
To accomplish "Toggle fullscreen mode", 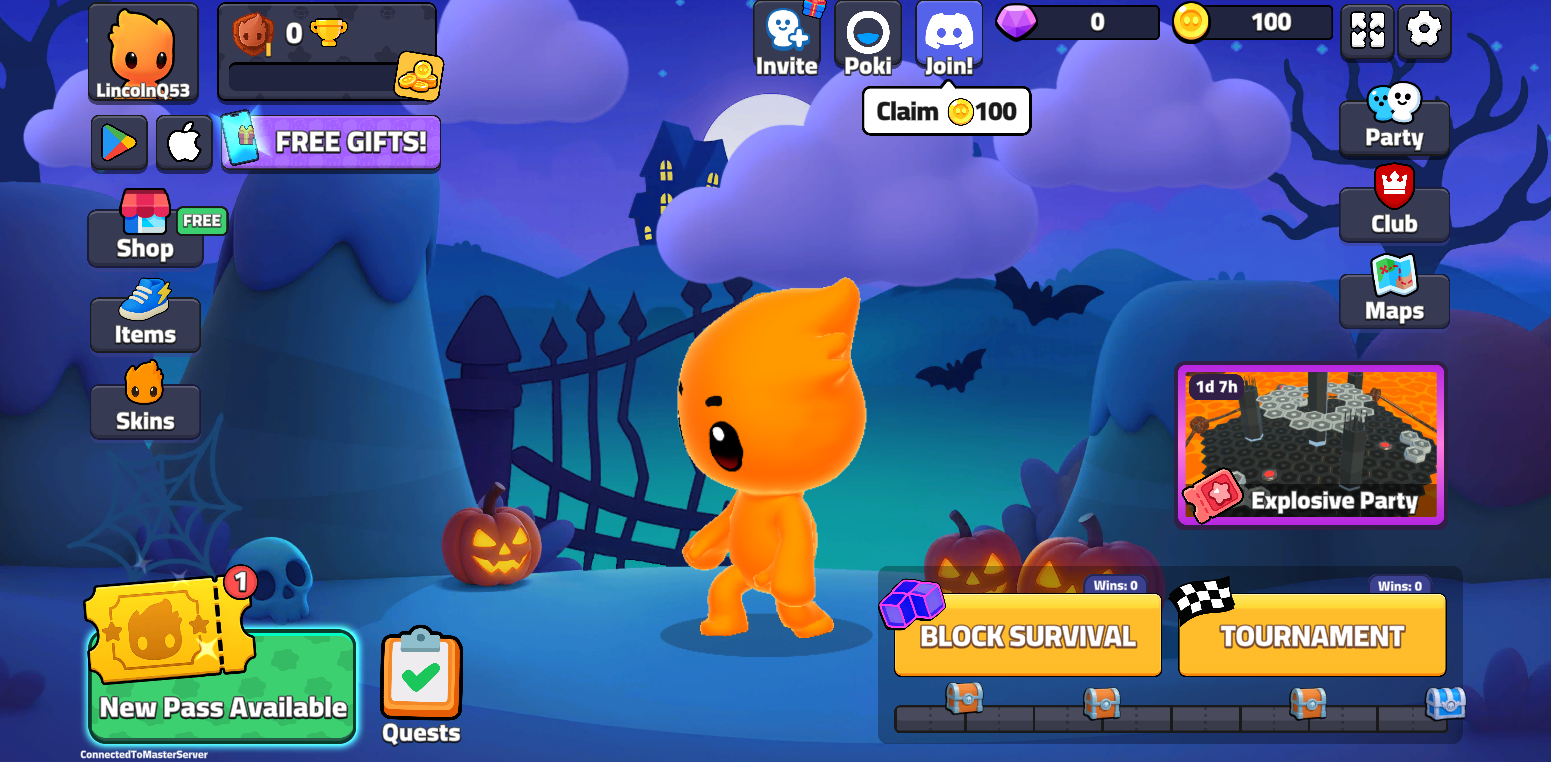I will point(1367,32).
